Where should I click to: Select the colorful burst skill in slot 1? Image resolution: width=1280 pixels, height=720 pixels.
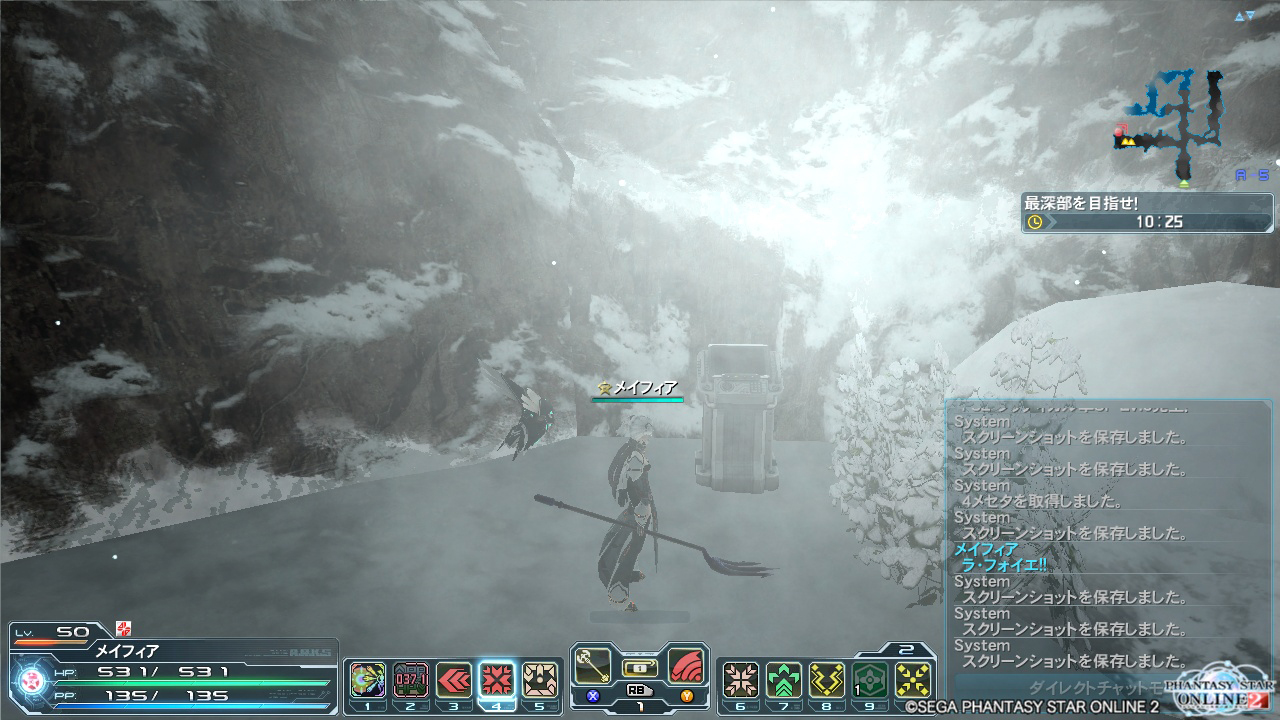click(368, 680)
